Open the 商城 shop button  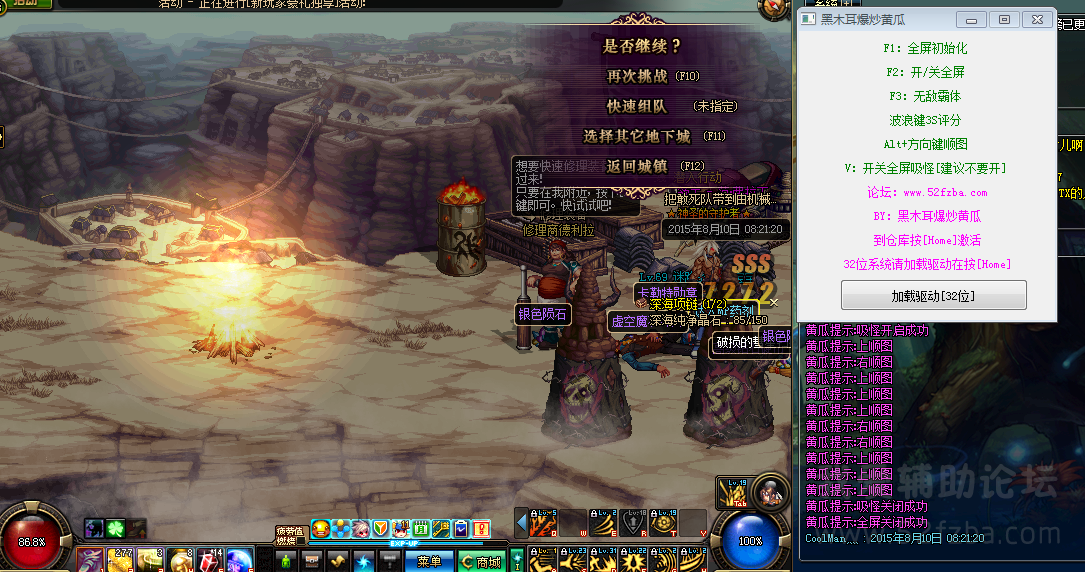tap(483, 561)
